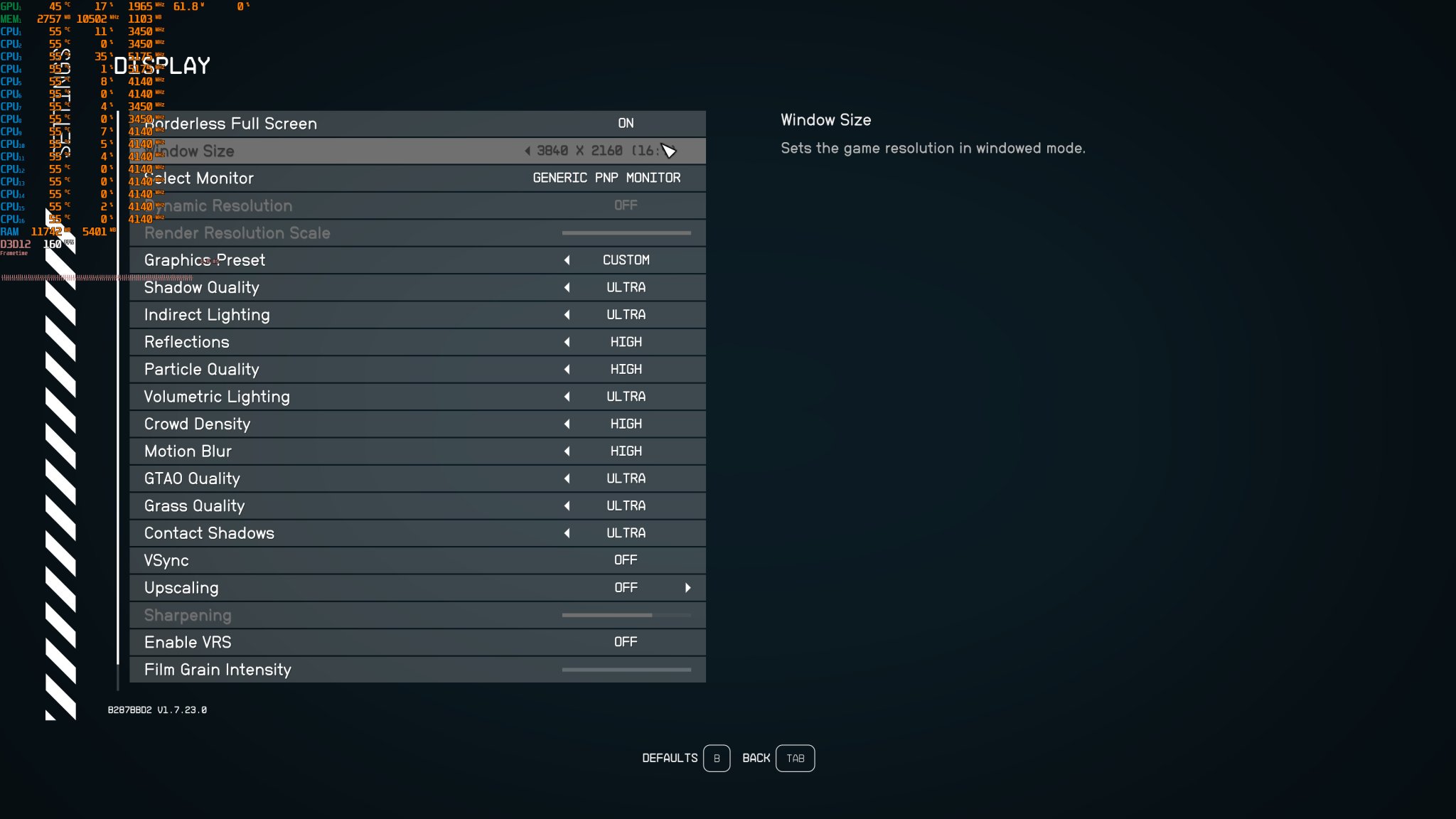Click the left arrow for Volumetric Lighting
The width and height of the screenshot is (1456, 819).
click(x=567, y=397)
